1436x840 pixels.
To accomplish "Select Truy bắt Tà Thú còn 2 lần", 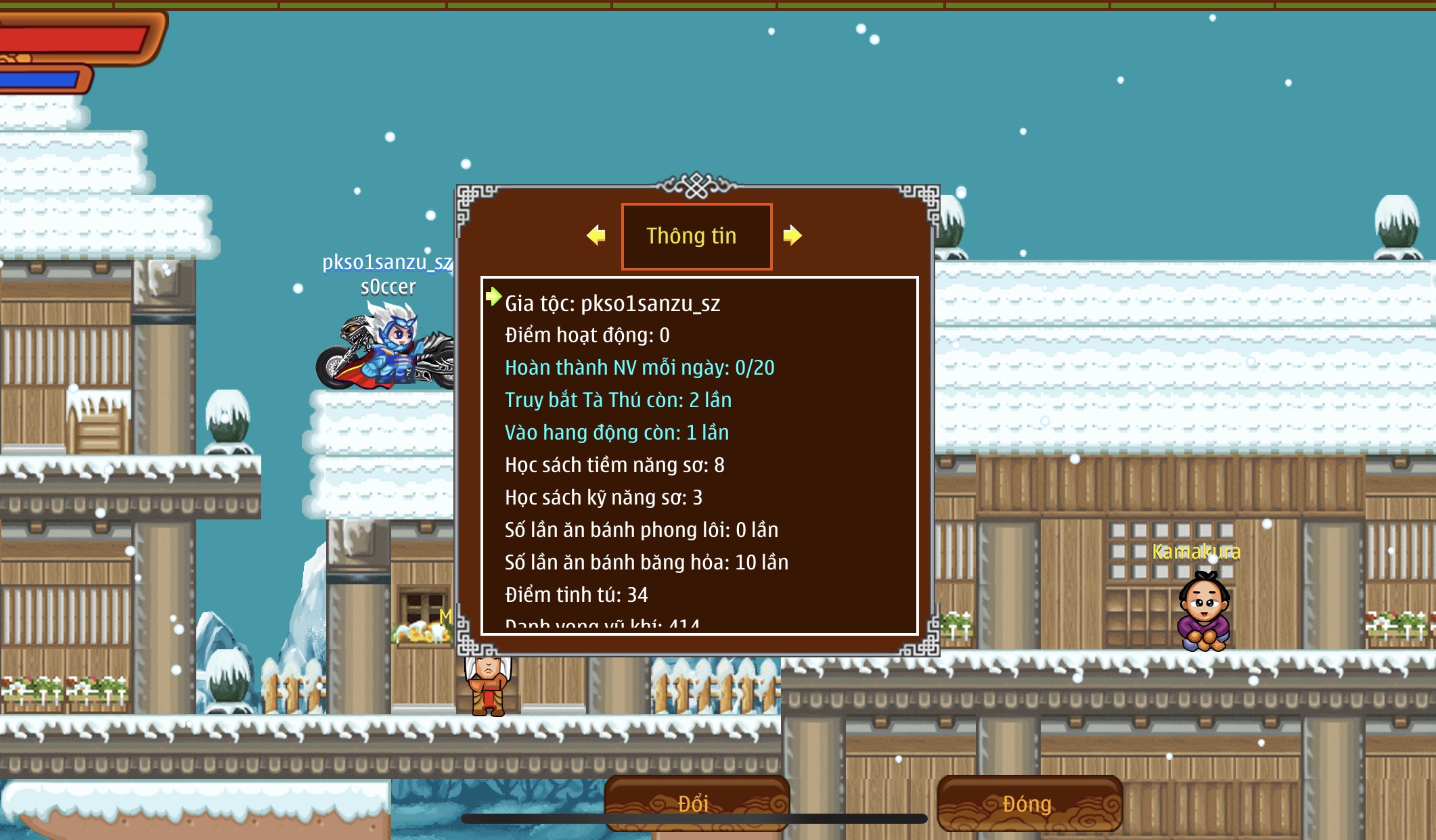I will [x=618, y=400].
